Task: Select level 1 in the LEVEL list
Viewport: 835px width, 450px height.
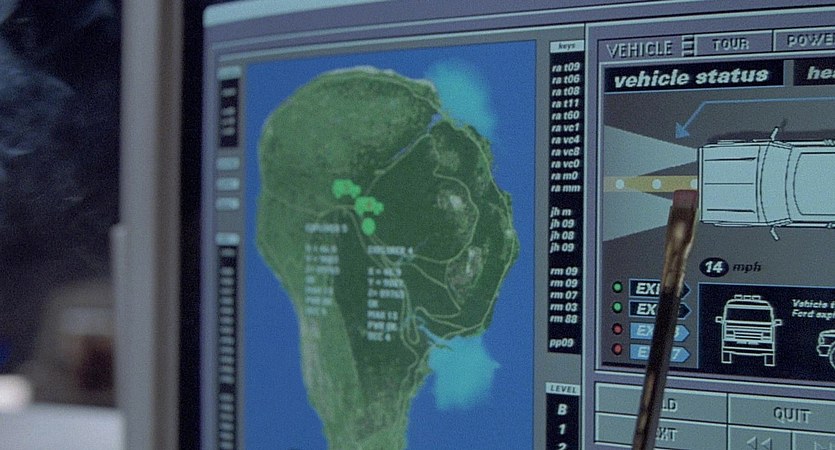Action: click(562, 428)
